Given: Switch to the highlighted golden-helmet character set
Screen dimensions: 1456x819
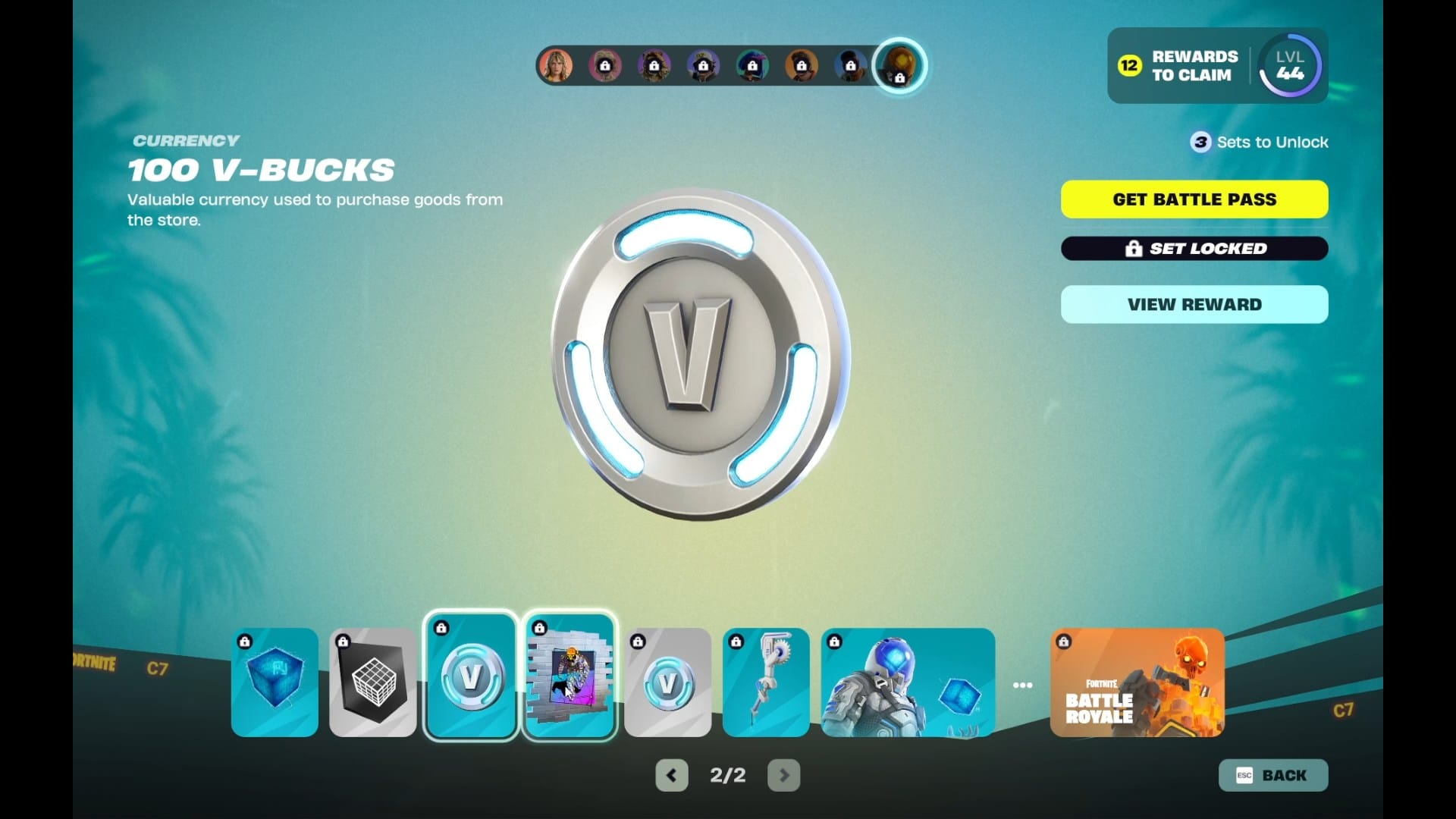Looking at the screenshot, I should 899,66.
